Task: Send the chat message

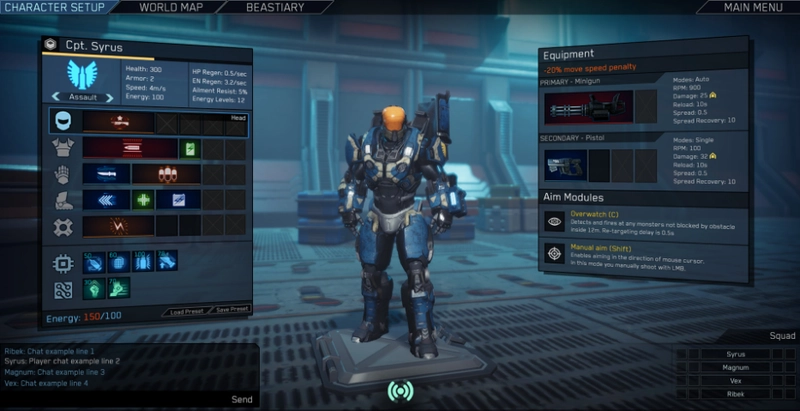Action: pyautogui.click(x=242, y=399)
